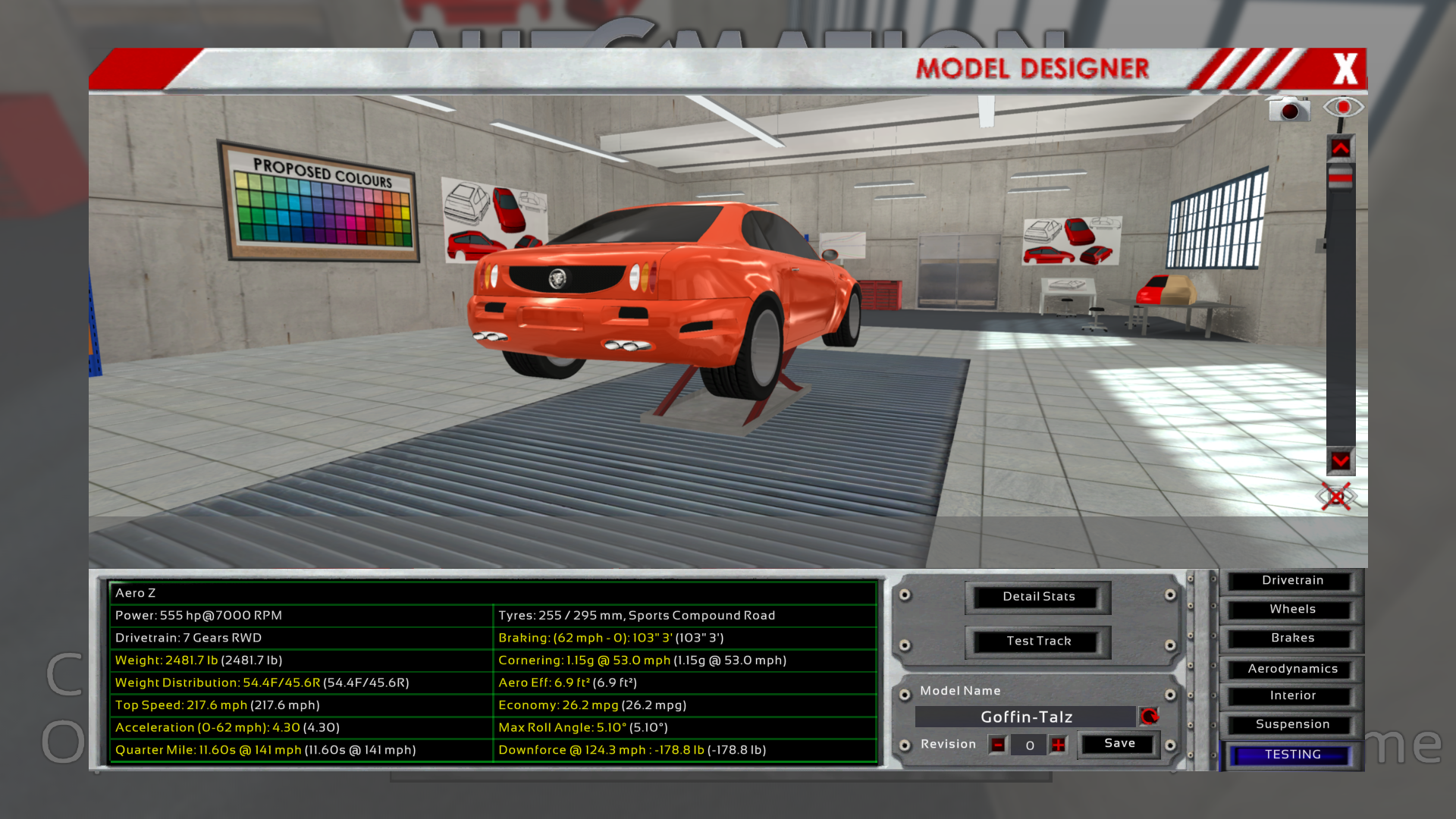Open the Wheels tab
Screen dimensions: 1456x819
coord(1292,610)
